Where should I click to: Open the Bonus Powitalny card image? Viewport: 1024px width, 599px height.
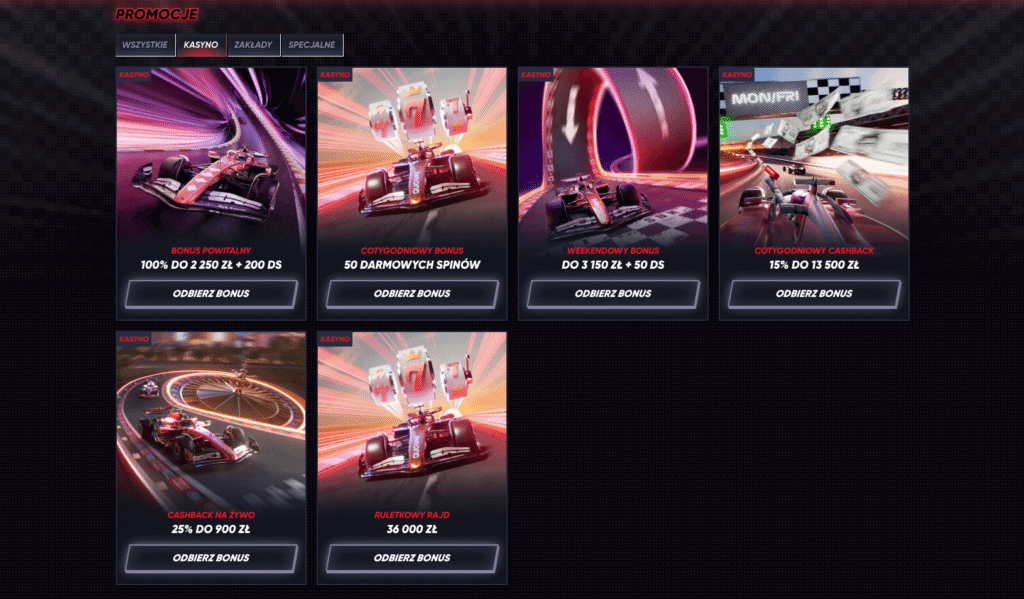click(x=211, y=155)
